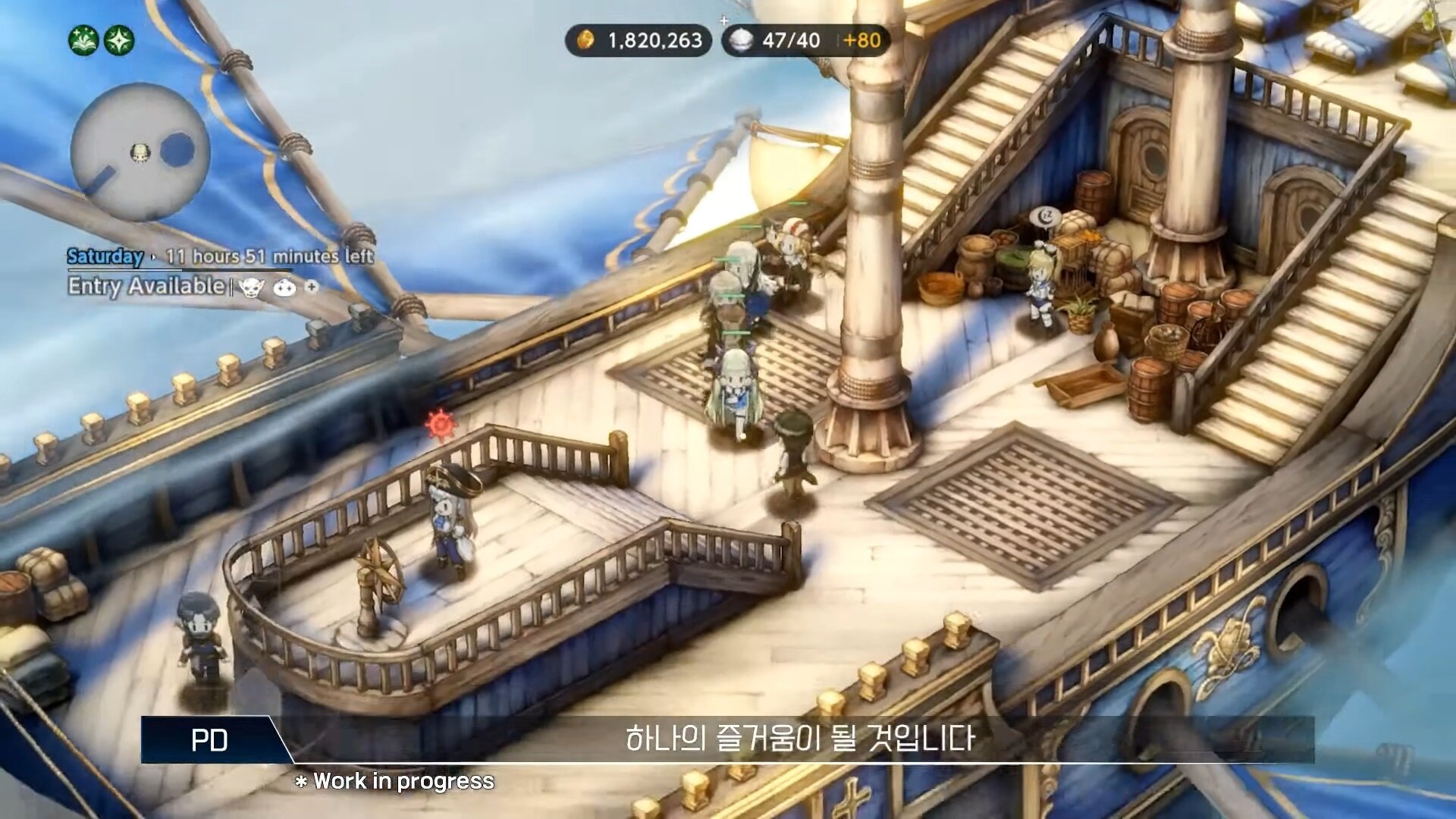Tap the goblin face entry icon

tap(251, 287)
